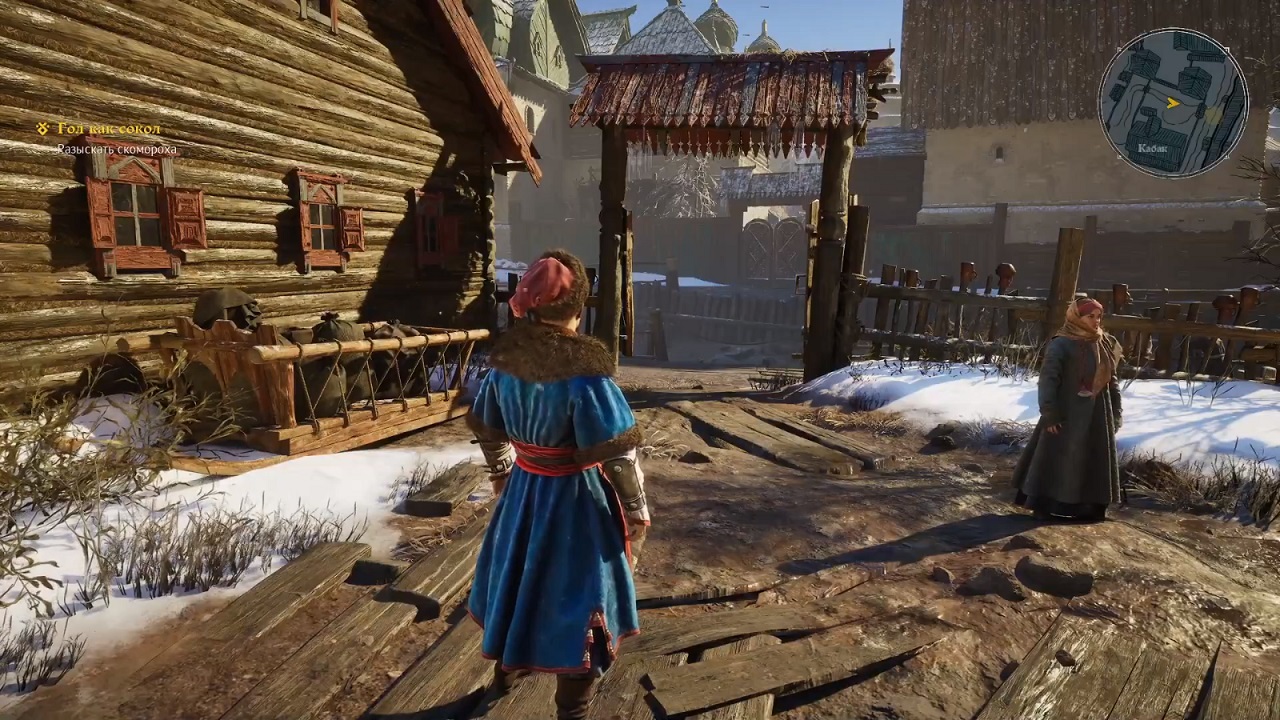The height and width of the screenshot is (720, 1280).
Task: Open the circular minimap
Action: [1172, 102]
